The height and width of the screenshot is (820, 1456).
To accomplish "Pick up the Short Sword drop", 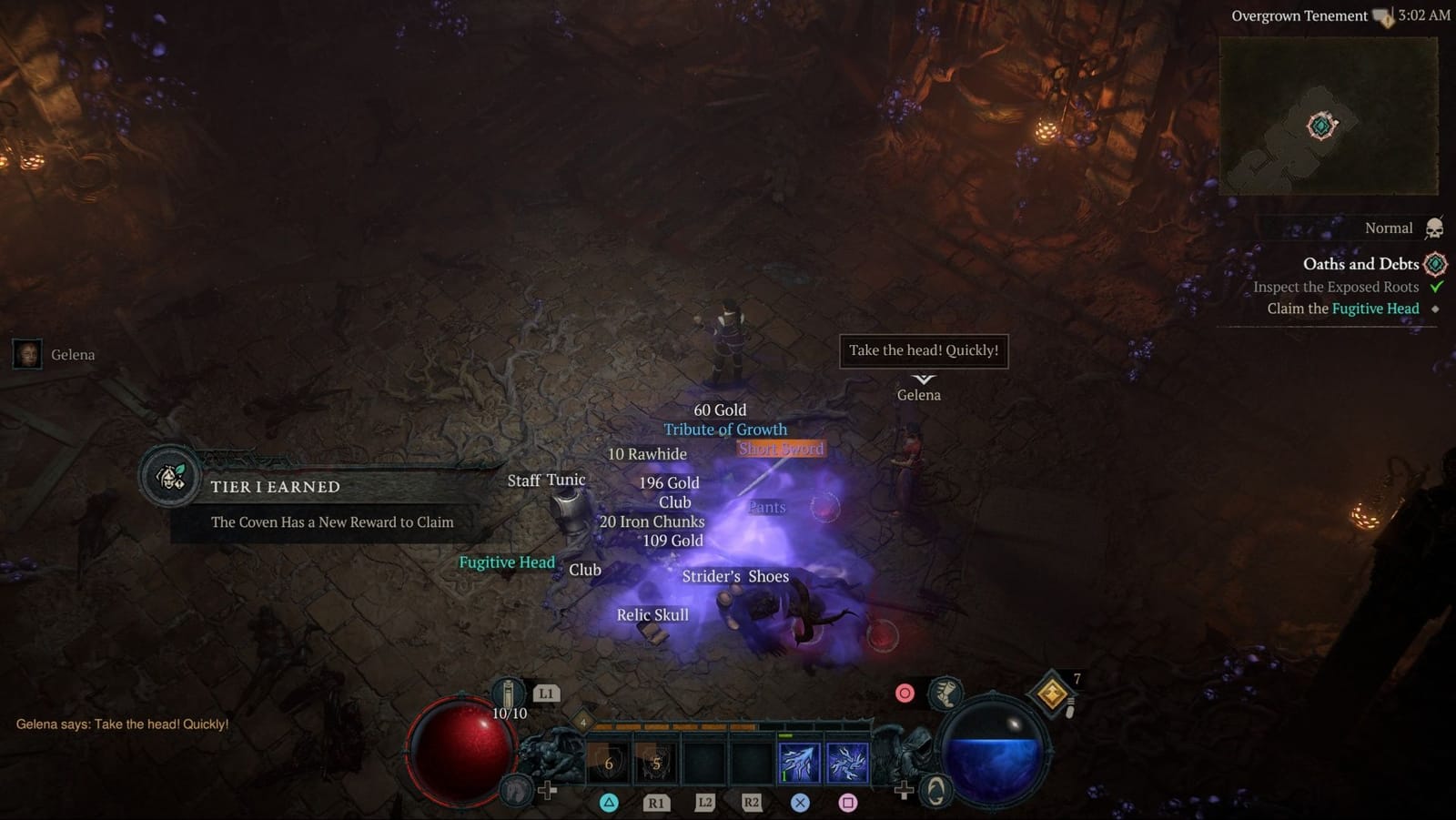I will click(x=780, y=449).
